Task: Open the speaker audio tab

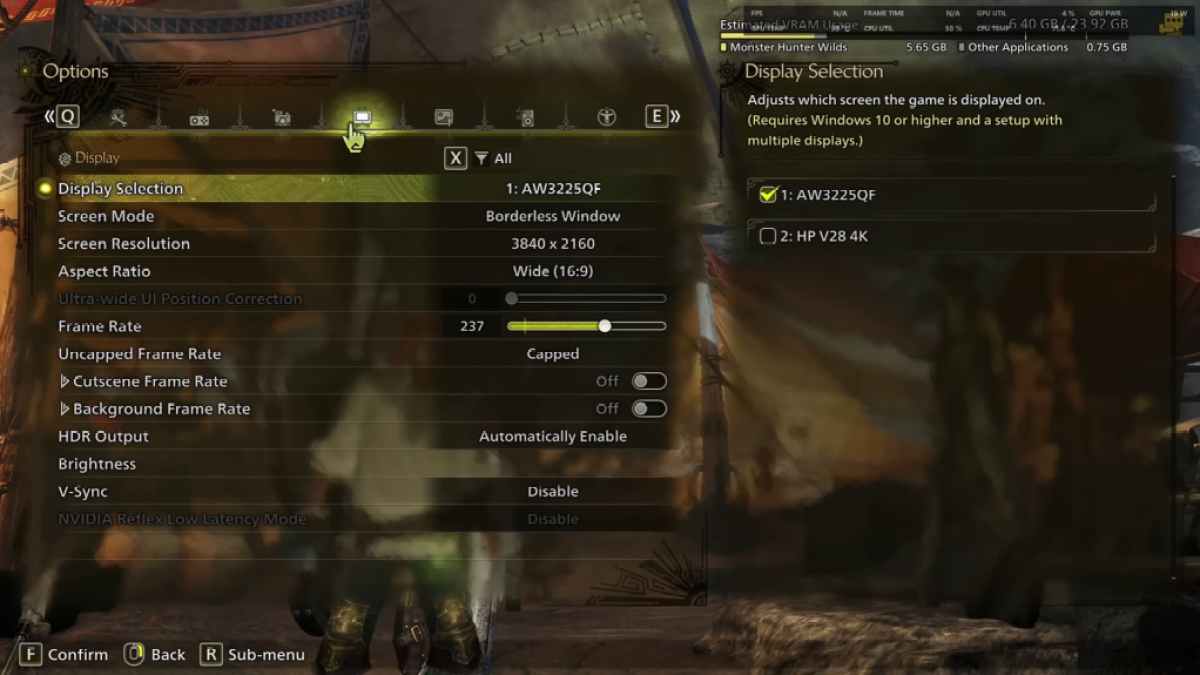Action: pos(525,118)
